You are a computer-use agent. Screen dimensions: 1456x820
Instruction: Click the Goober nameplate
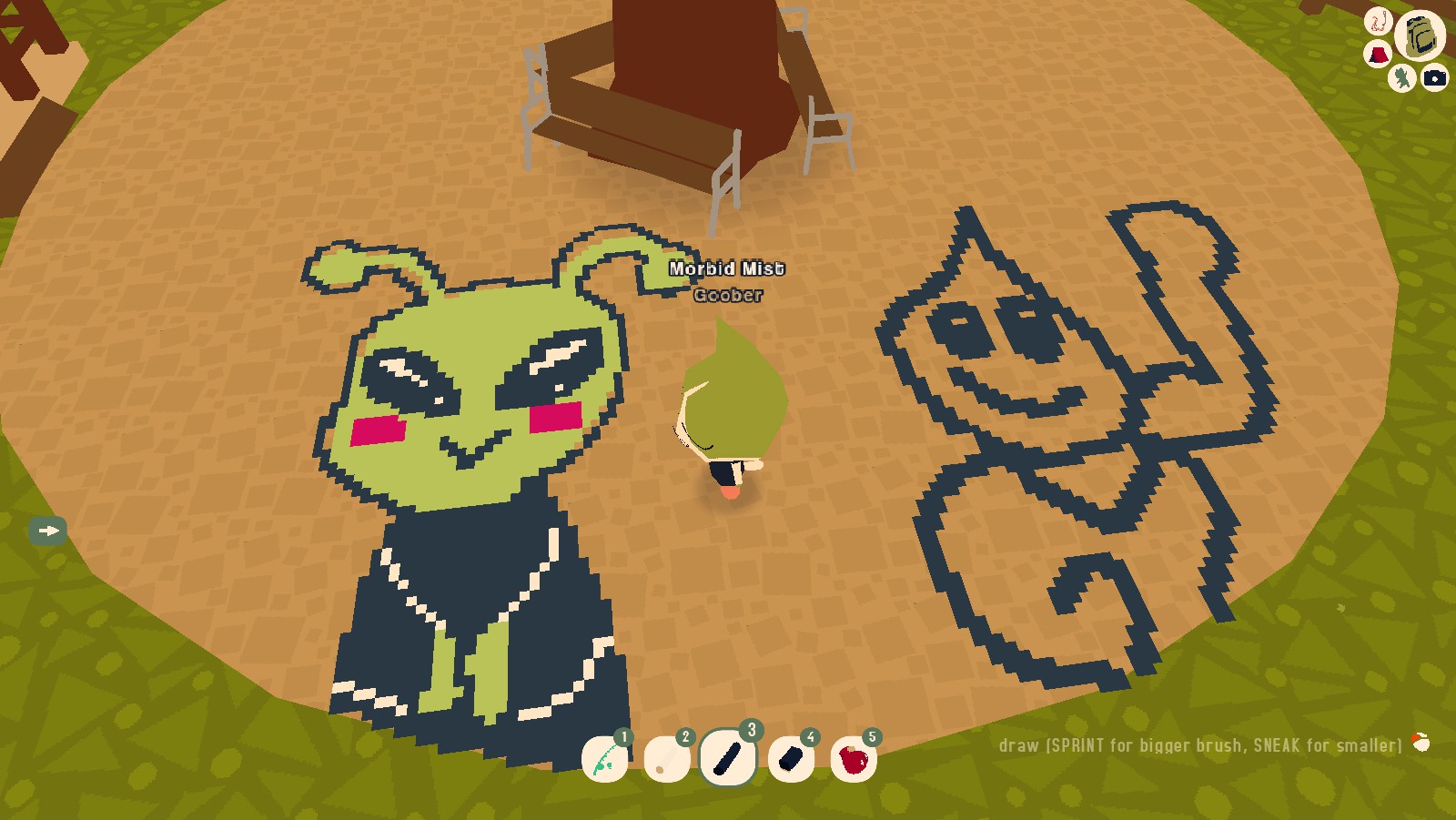[x=726, y=295]
